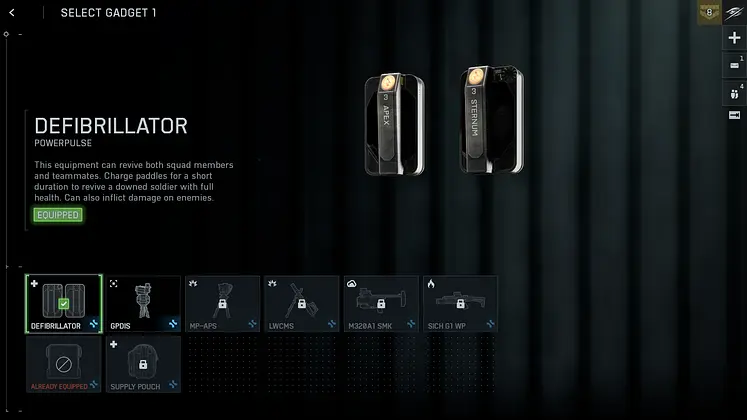Screen dimensions: 747x420
Task: Open the wing emblem icon at top-right
Action: [x=735, y=12]
